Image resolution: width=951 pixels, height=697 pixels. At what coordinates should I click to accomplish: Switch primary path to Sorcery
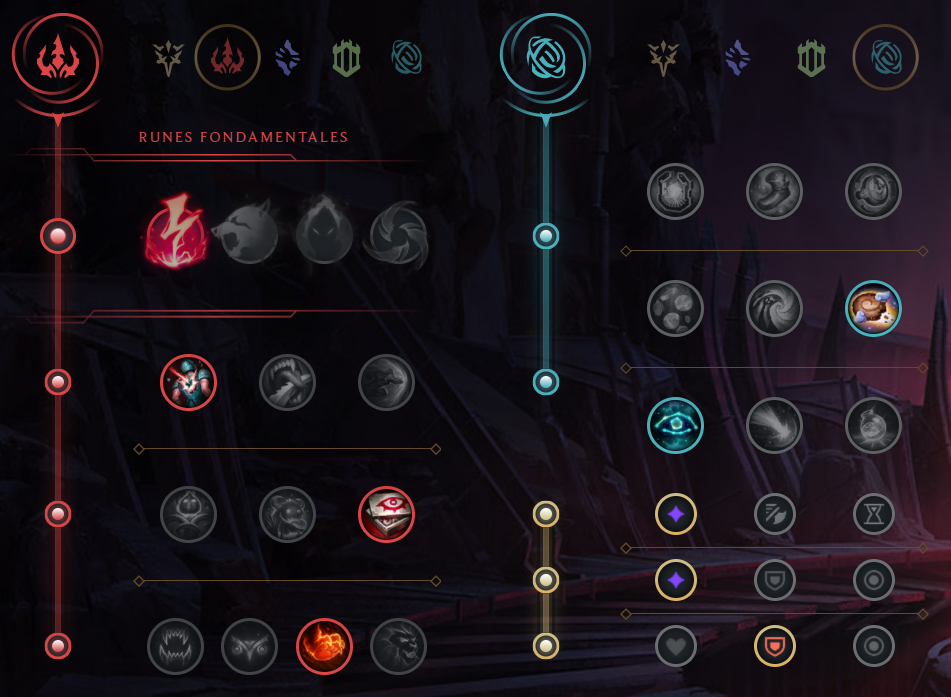click(x=288, y=57)
